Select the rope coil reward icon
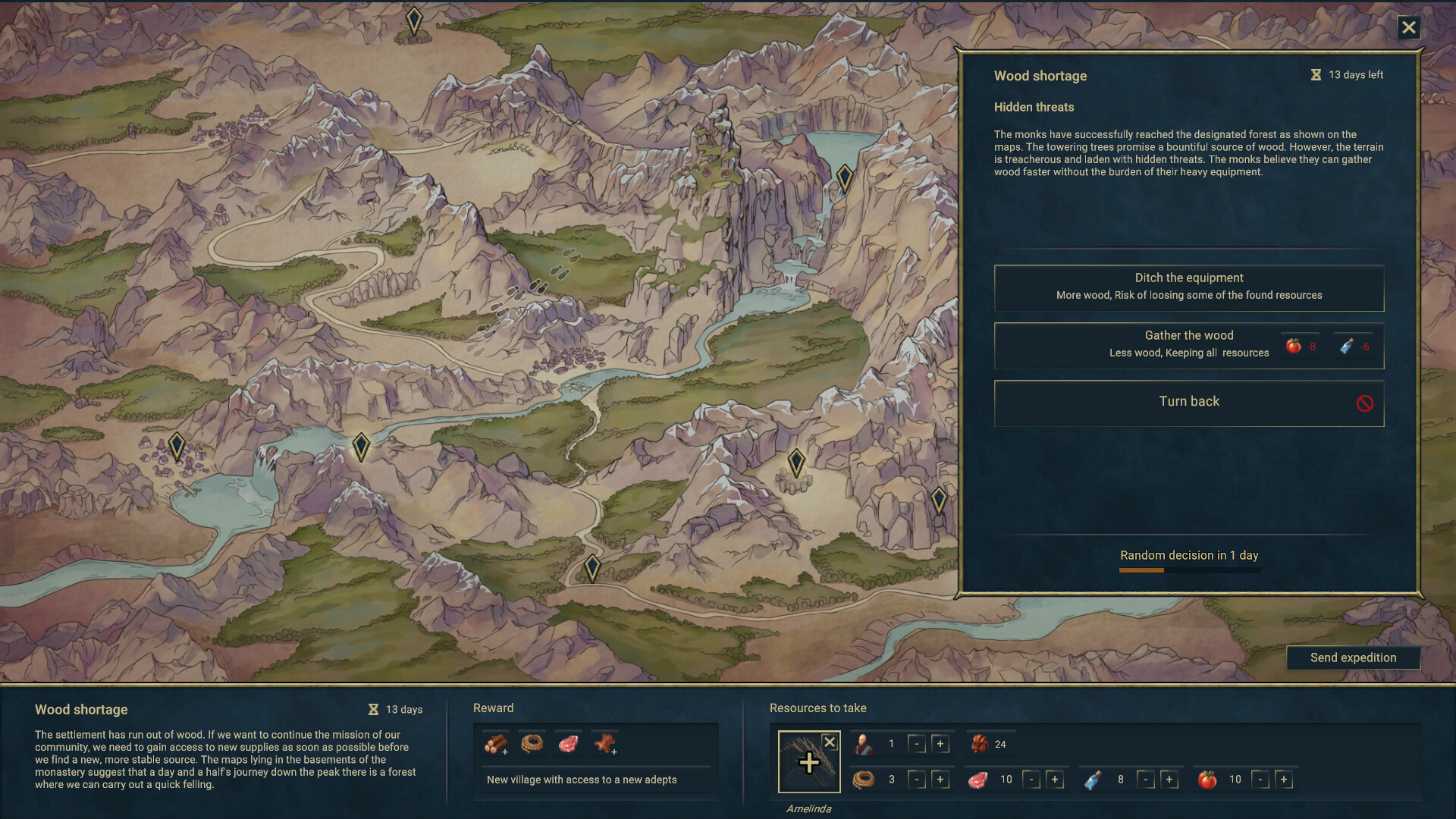This screenshot has width=1456, height=819. click(532, 744)
